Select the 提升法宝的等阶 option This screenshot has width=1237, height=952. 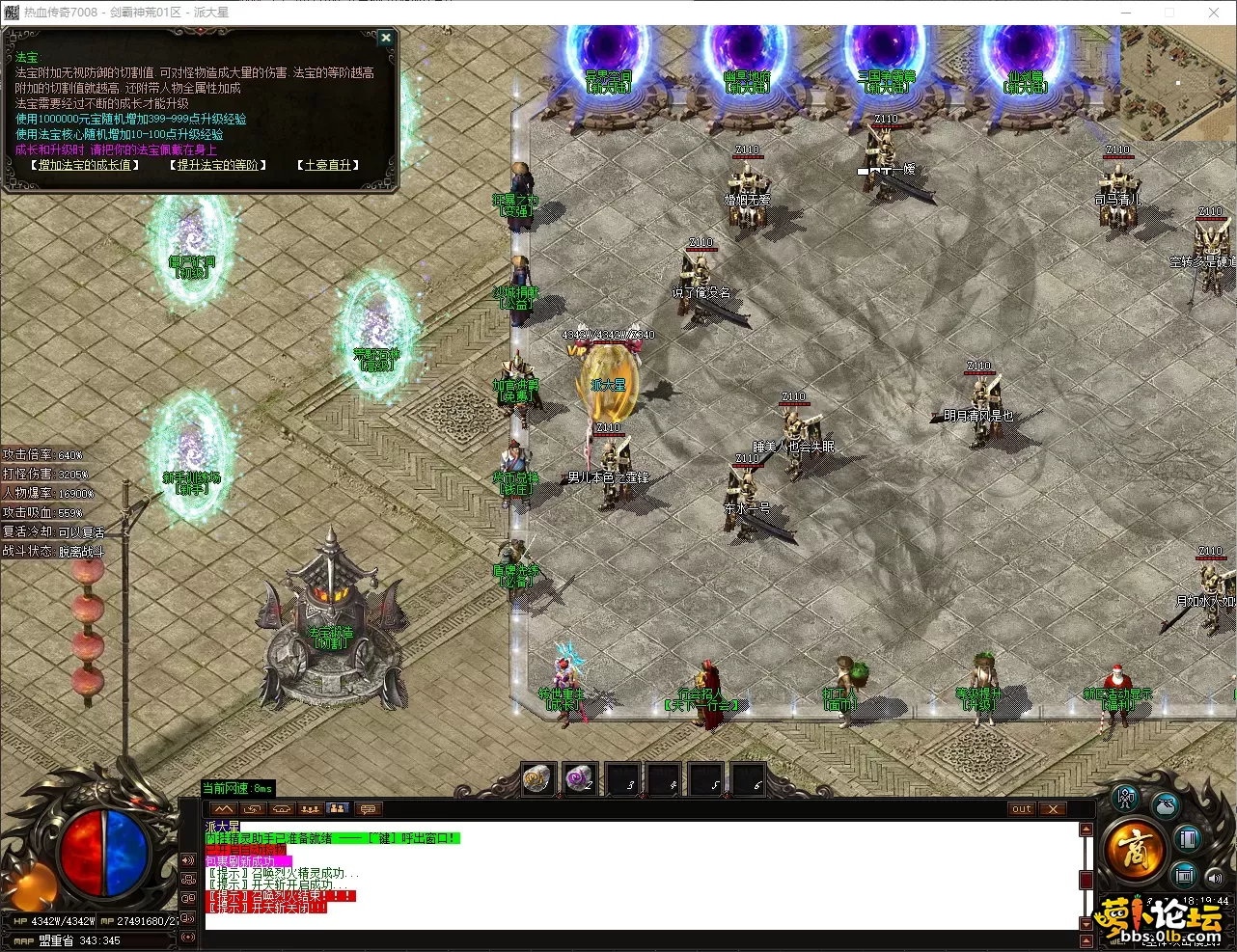tap(218, 165)
